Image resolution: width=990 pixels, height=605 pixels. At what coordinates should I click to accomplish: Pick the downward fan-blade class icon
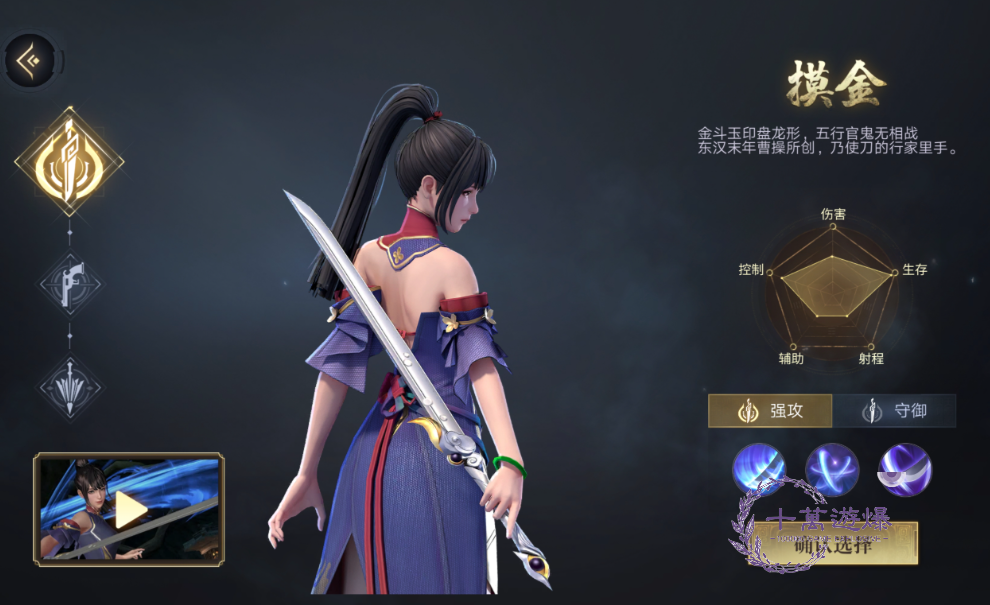tap(69, 387)
